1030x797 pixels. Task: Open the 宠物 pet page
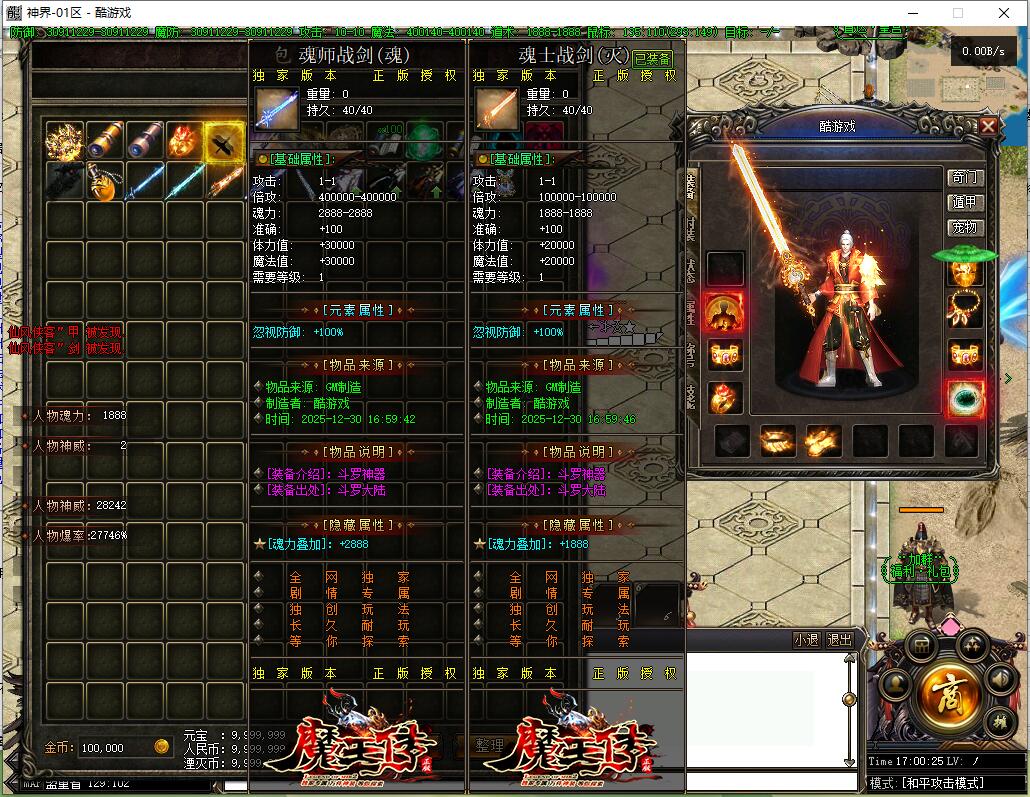pyautogui.click(x=965, y=228)
